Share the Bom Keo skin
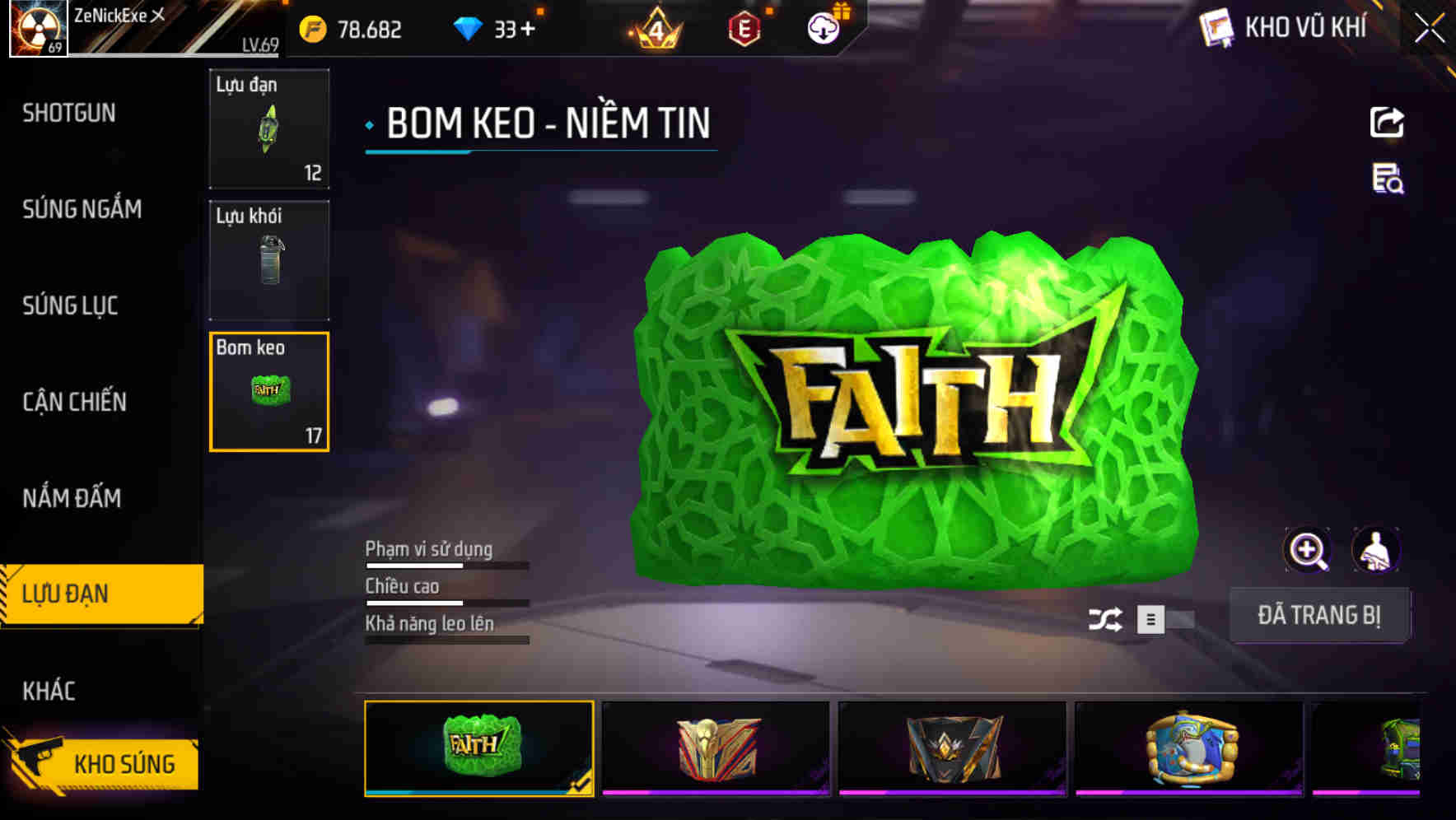This screenshot has height=820, width=1456. pos(1388,121)
